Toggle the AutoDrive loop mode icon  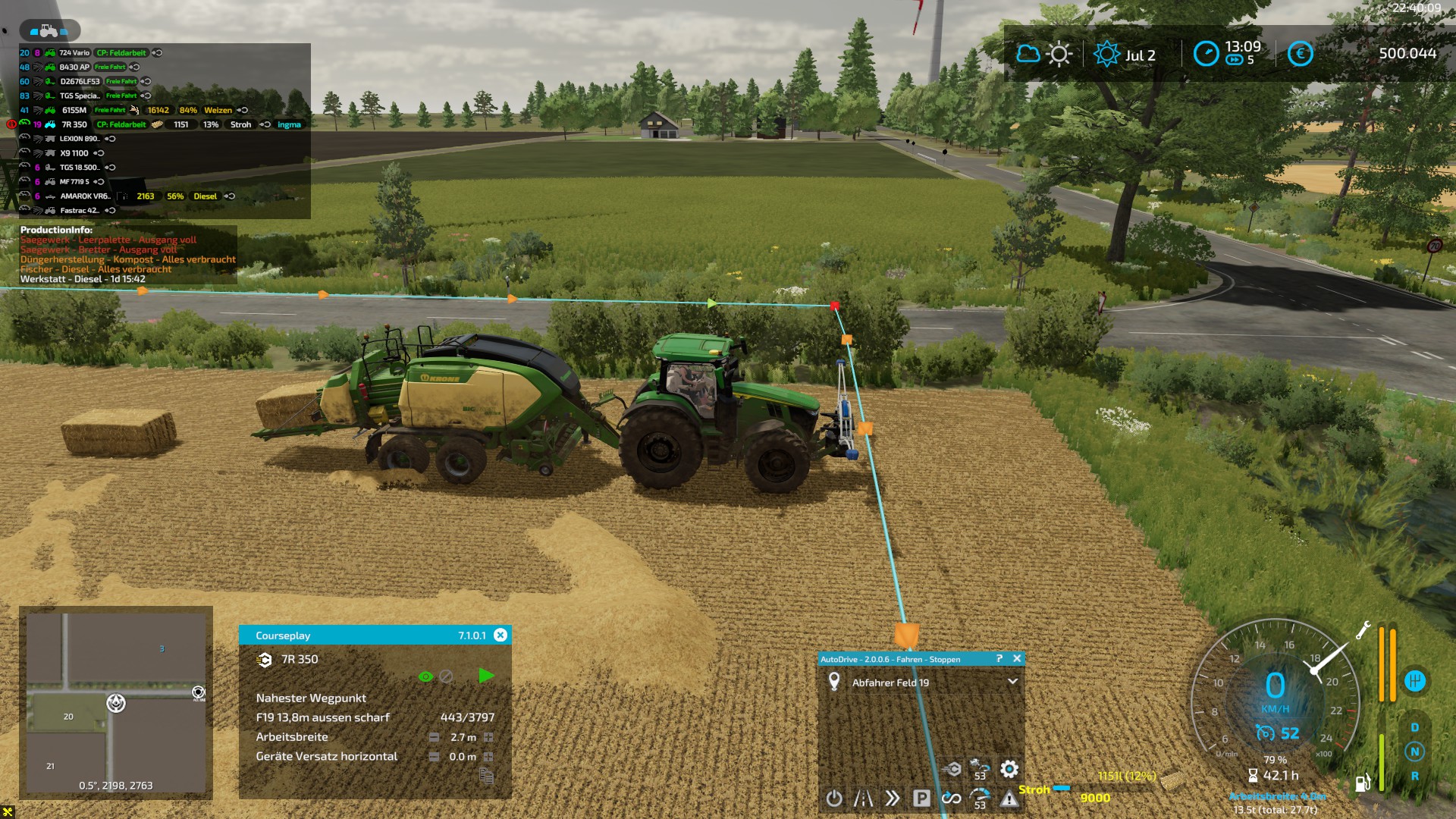pos(951,799)
